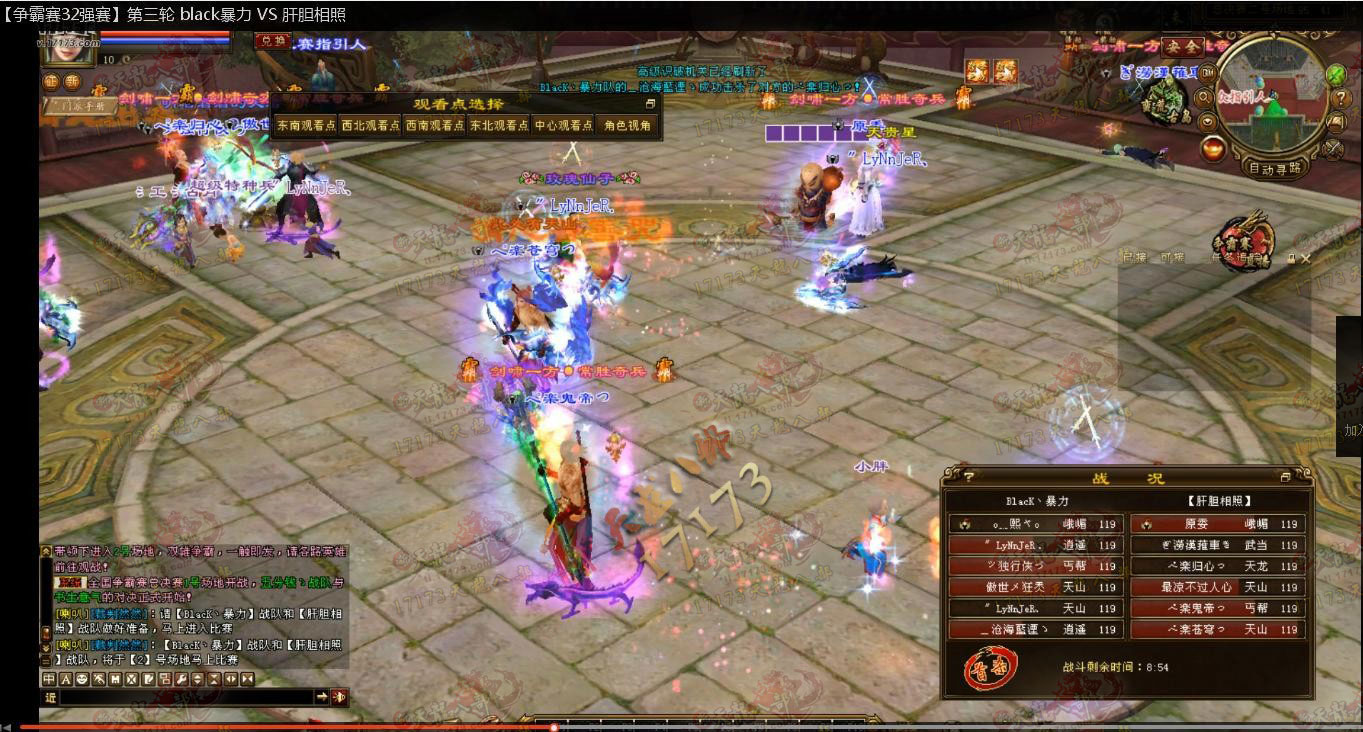Minimize the 观看点选择 viewpoint panel
The height and width of the screenshot is (732, 1363).
pyautogui.click(x=650, y=104)
